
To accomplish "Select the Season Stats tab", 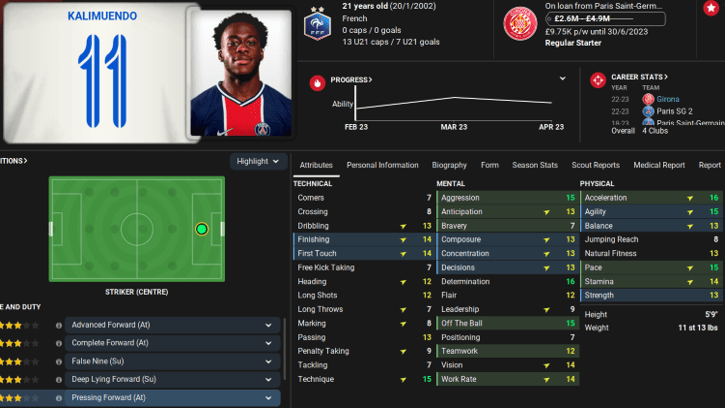I will tap(534, 165).
